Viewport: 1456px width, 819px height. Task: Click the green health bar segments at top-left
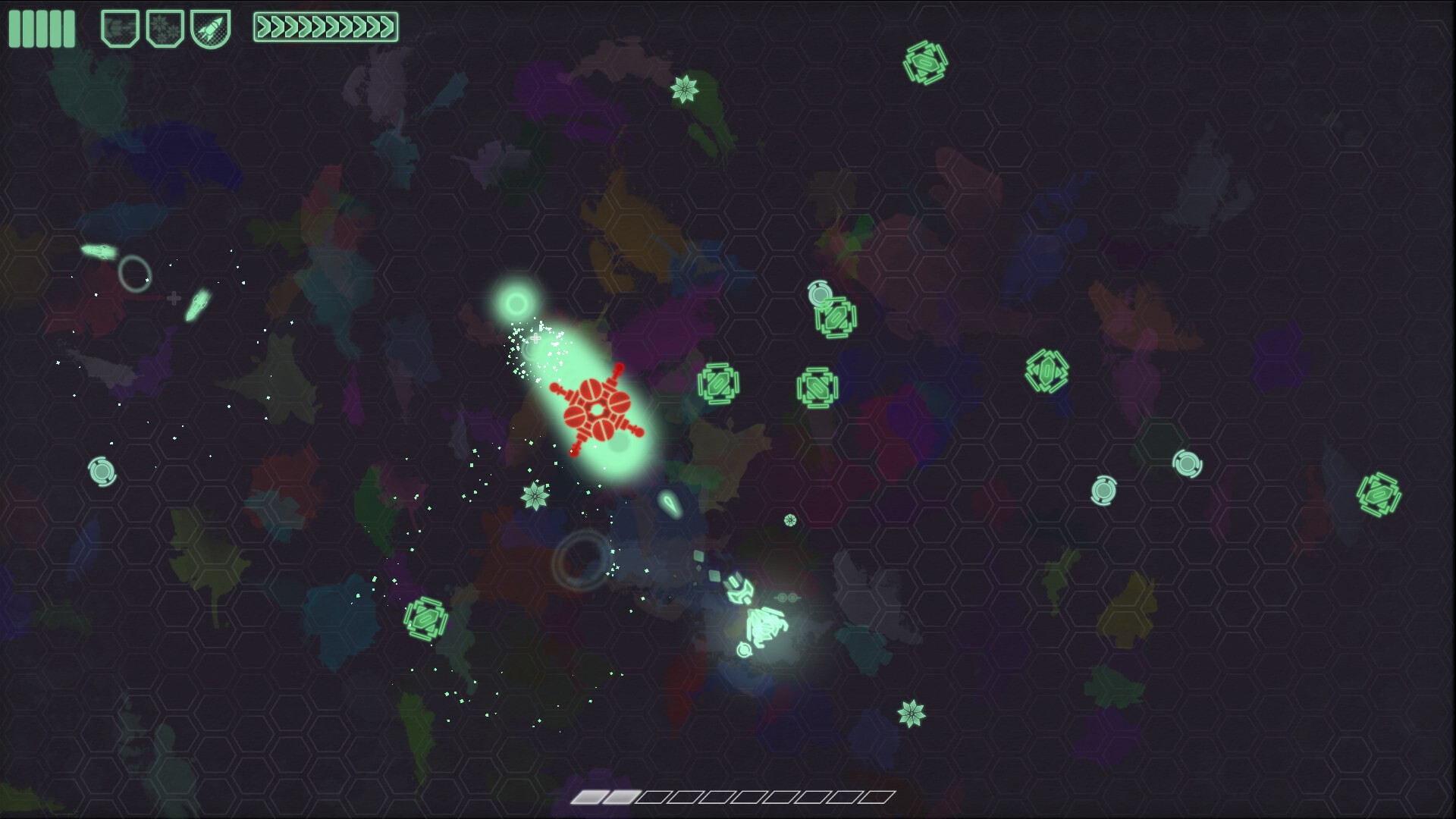(x=42, y=28)
